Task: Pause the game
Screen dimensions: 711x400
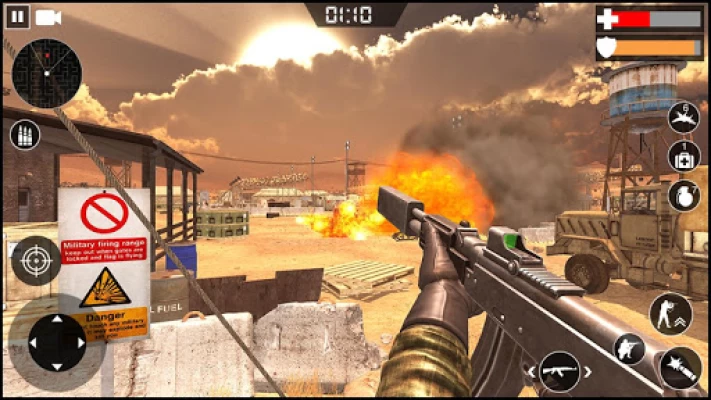Action: [x=18, y=16]
